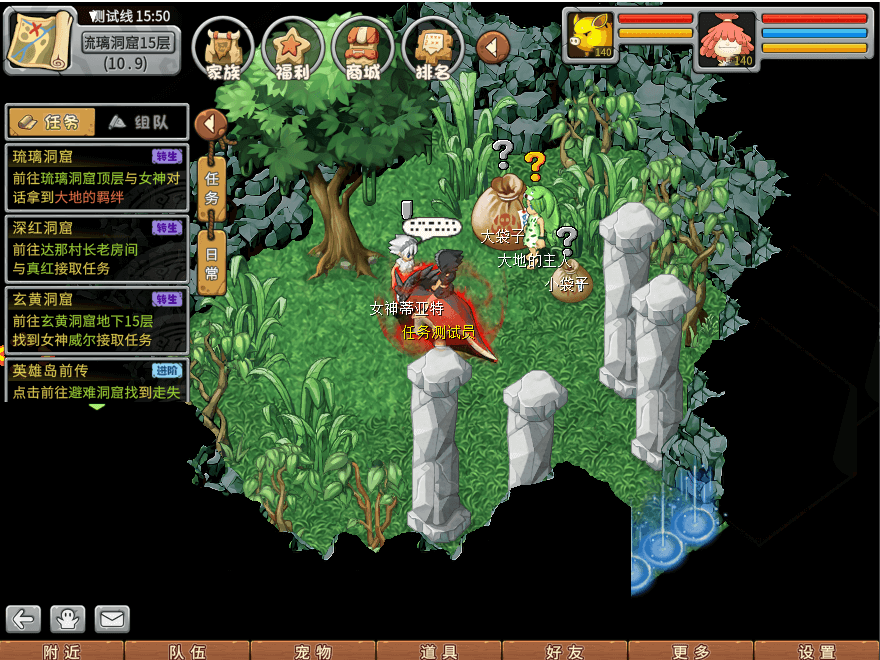Click the yellow pet portrait
The width and height of the screenshot is (880, 660).
pos(589,37)
